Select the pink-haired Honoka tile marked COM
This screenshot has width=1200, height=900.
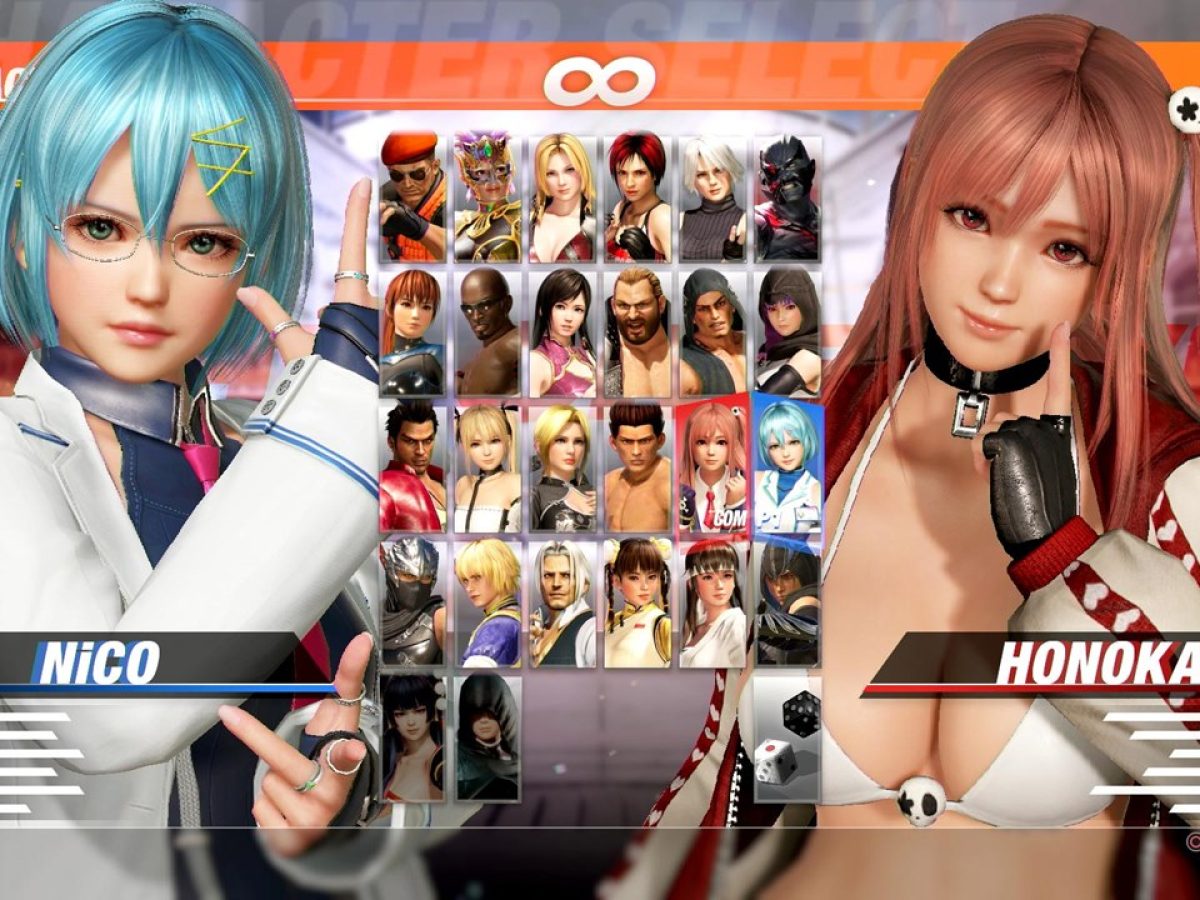coord(712,467)
